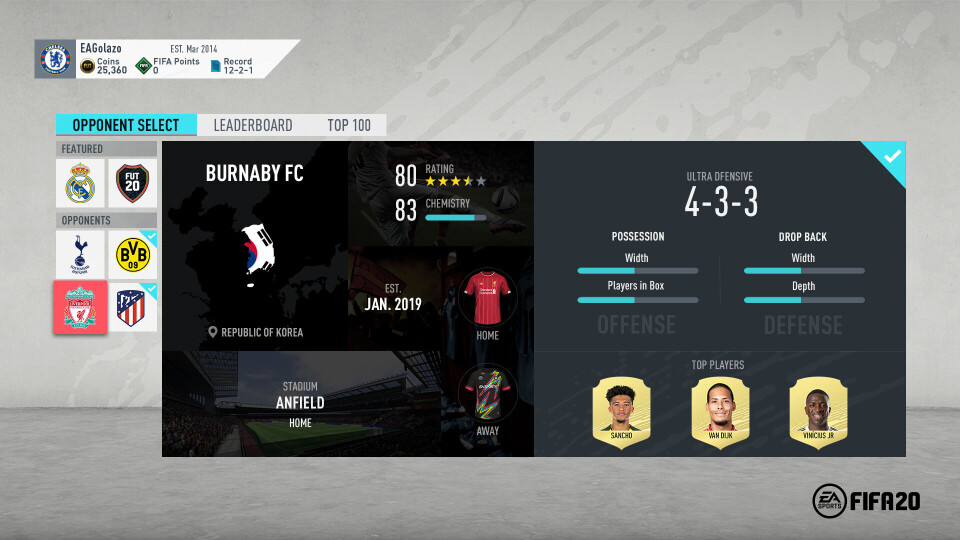The image size is (960, 540).
Task: View the Sancho player card
Action: click(x=621, y=411)
